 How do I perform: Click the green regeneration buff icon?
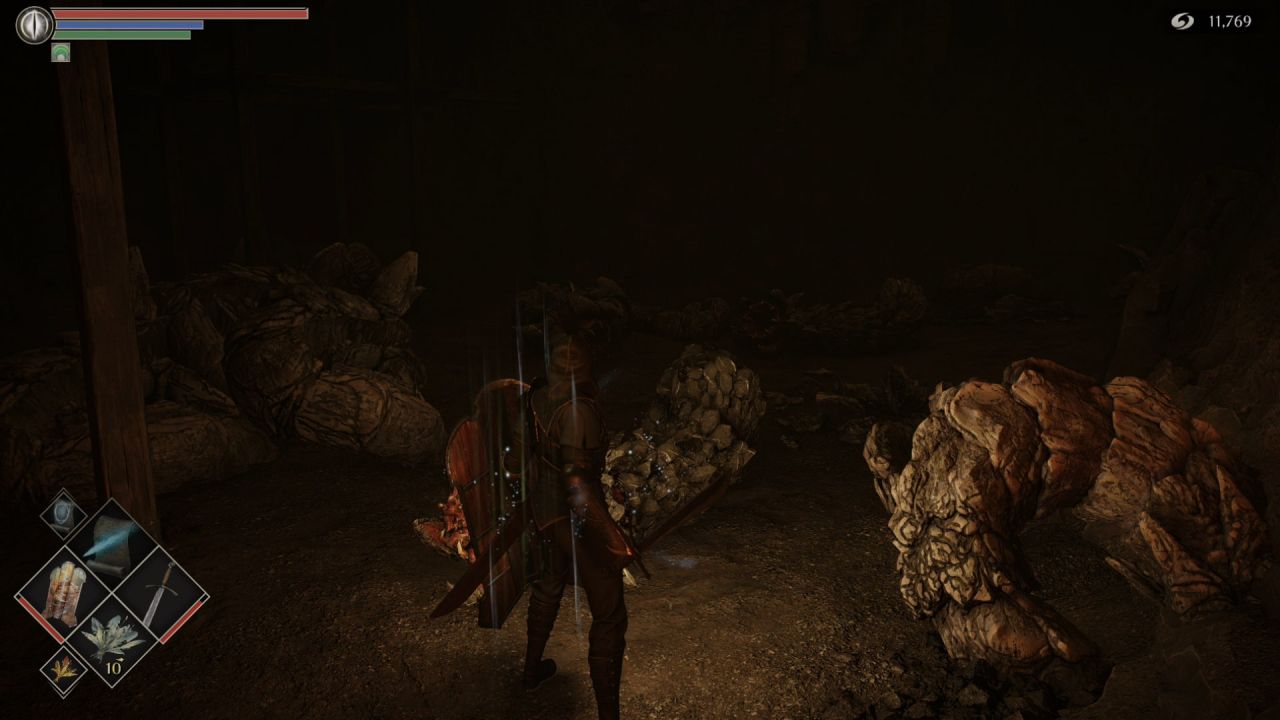60,52
